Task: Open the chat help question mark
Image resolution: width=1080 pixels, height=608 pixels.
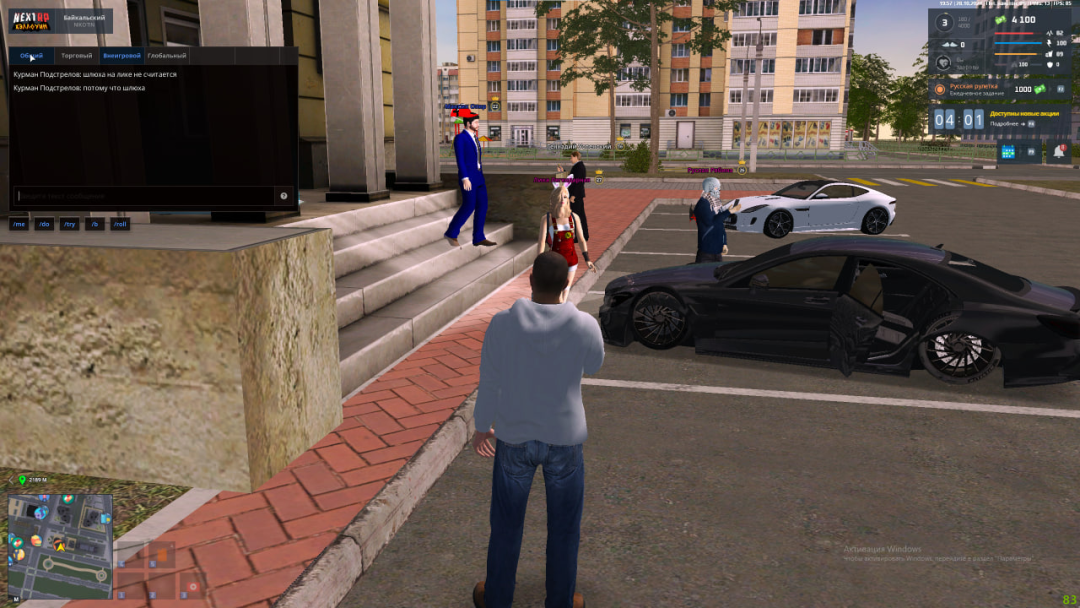Action: point(284,196)
